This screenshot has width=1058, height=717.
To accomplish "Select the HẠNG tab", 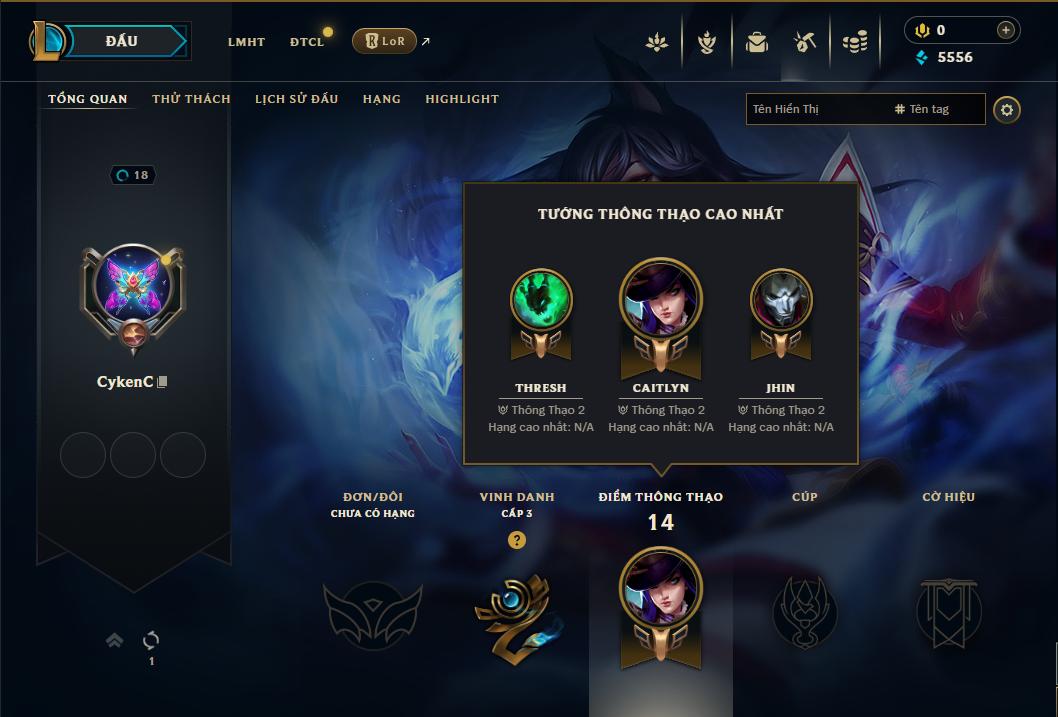I will pos(381,99).
